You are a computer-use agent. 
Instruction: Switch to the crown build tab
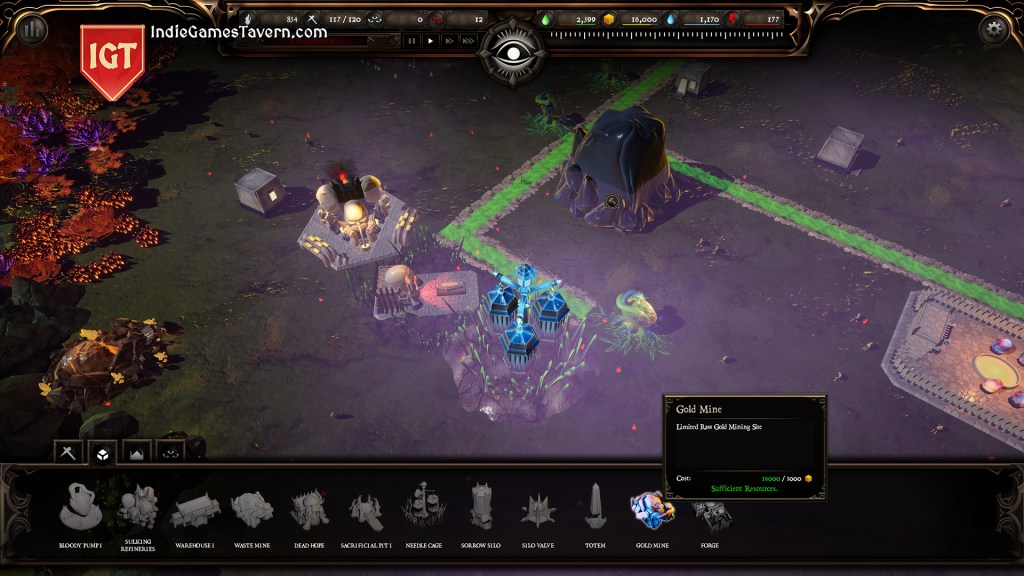pos(136,453)
